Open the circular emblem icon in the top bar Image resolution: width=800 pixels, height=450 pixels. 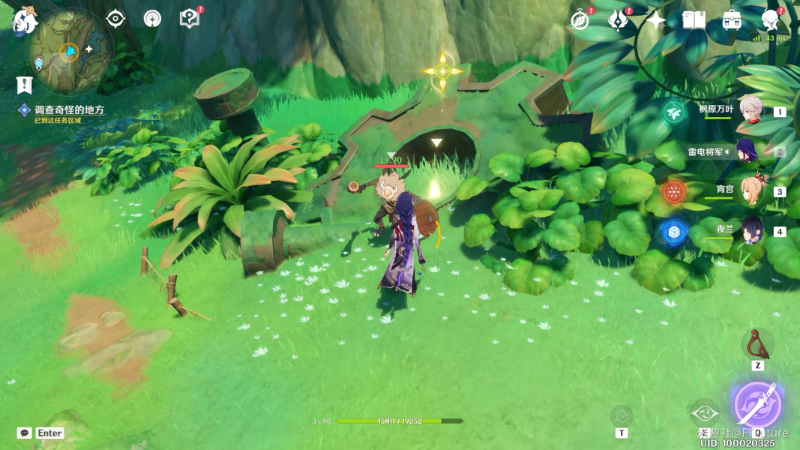[152, 18]
